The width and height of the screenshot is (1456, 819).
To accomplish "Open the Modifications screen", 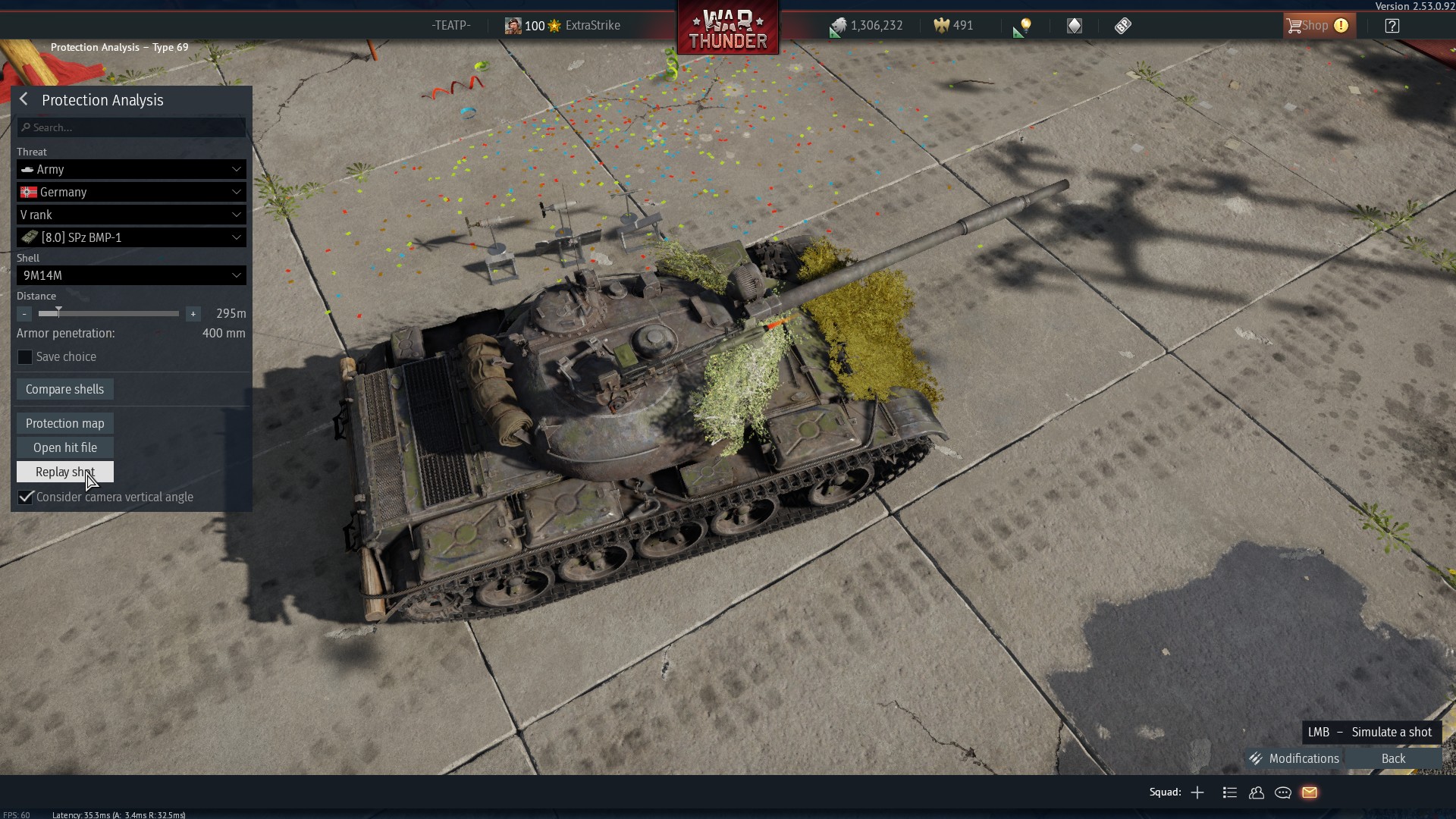I will click(x=1295, y=758).
